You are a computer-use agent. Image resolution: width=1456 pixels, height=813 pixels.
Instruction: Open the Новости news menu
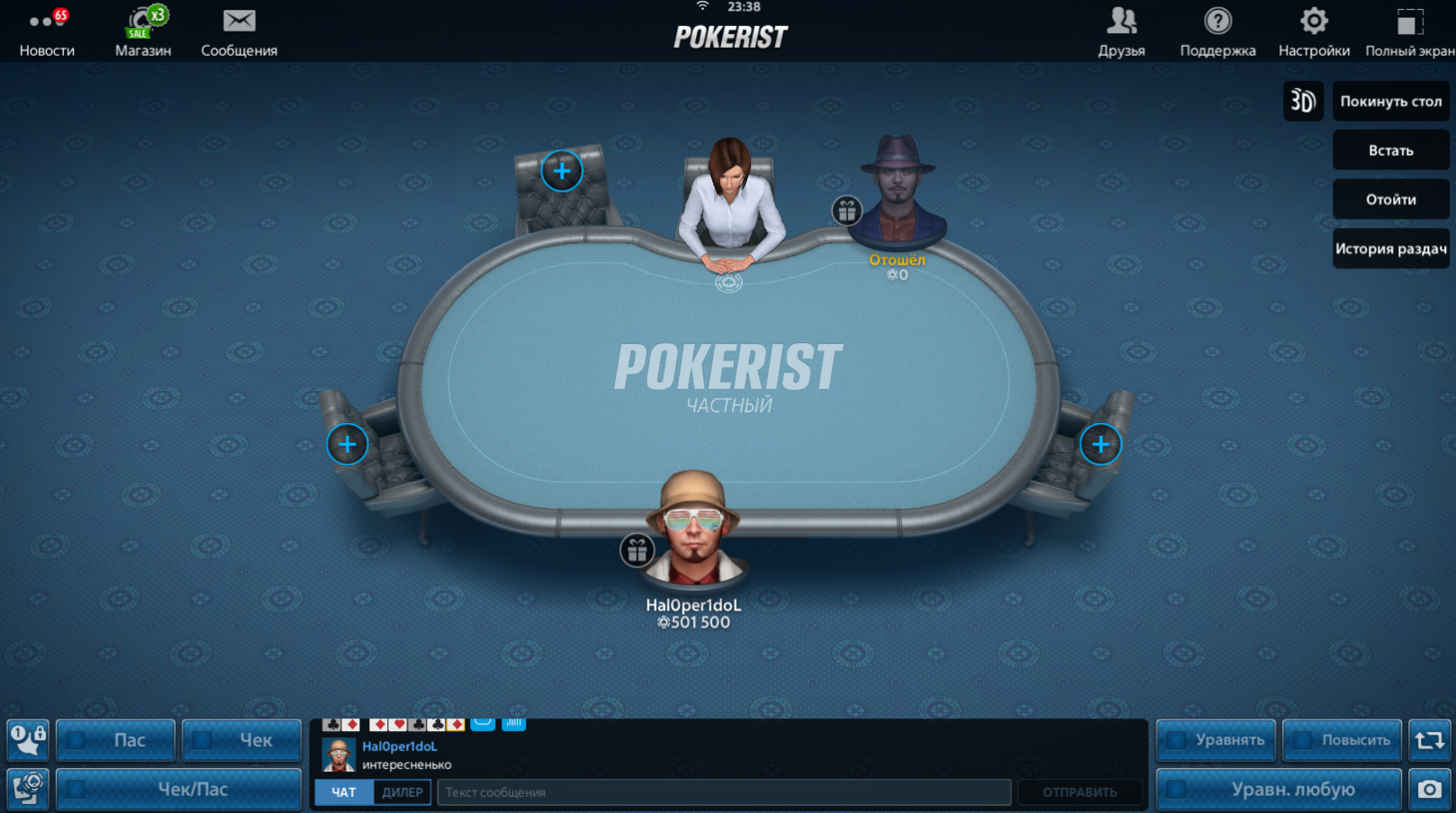(47, 32)
